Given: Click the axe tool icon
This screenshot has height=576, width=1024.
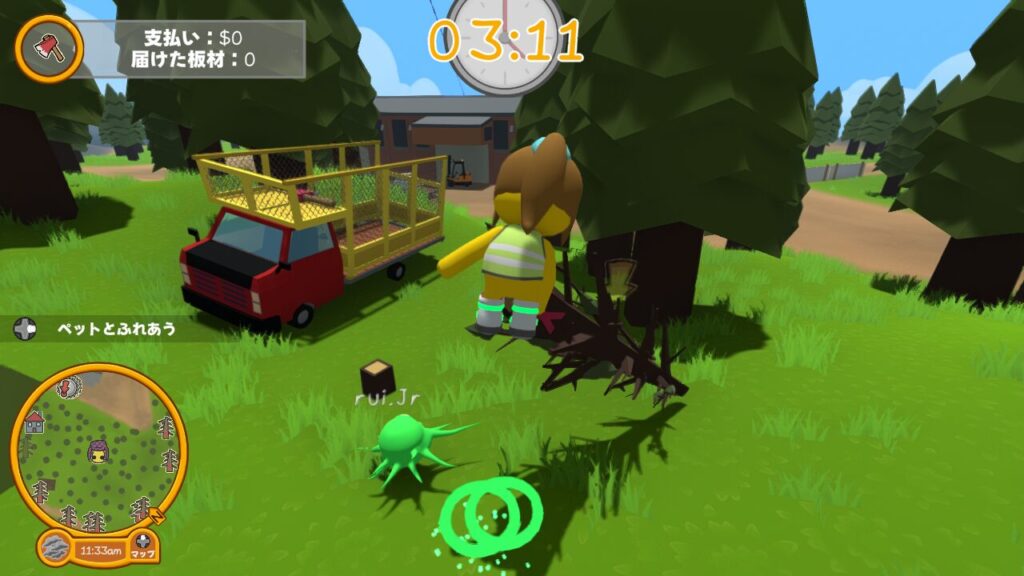Looking at the screenshot, I should pos(48,47).
